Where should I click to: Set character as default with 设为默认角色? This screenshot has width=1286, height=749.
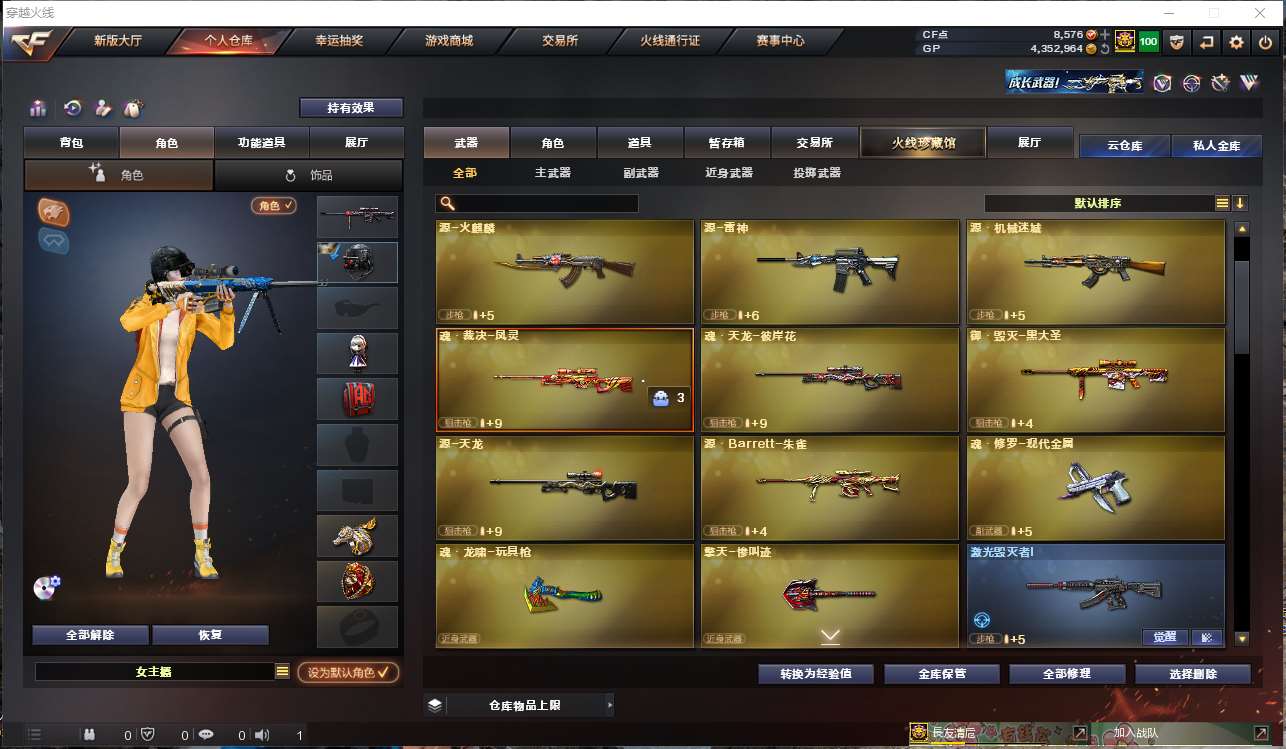click(x=348, y=673)
